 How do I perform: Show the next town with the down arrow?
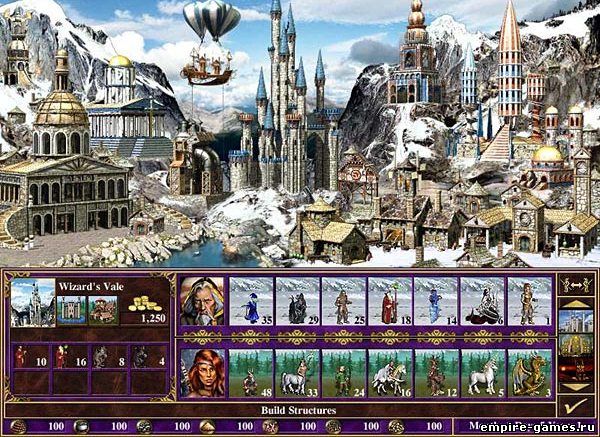[x=573, y=386]
